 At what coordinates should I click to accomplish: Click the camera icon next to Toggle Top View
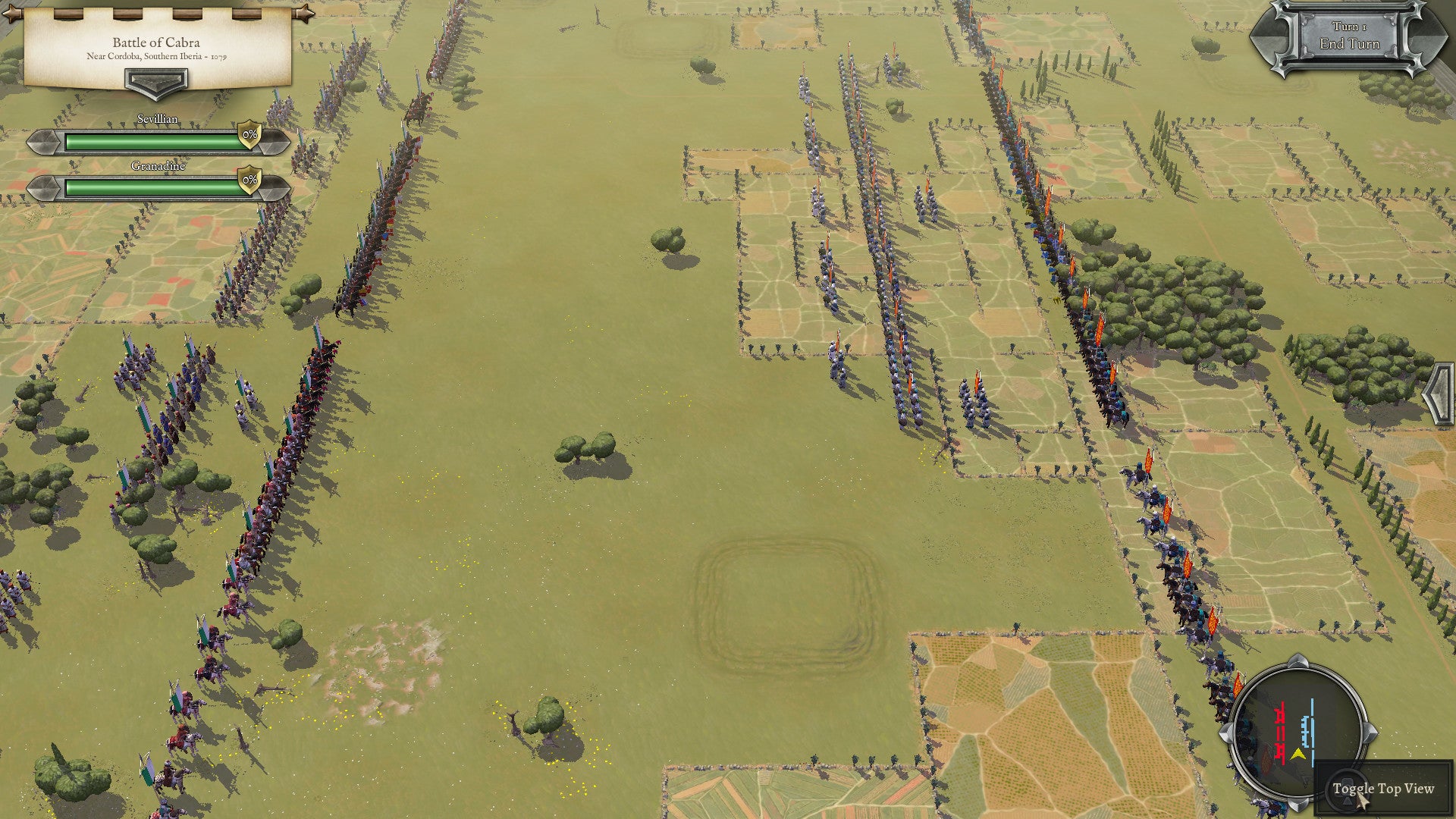pos(1348,788)
